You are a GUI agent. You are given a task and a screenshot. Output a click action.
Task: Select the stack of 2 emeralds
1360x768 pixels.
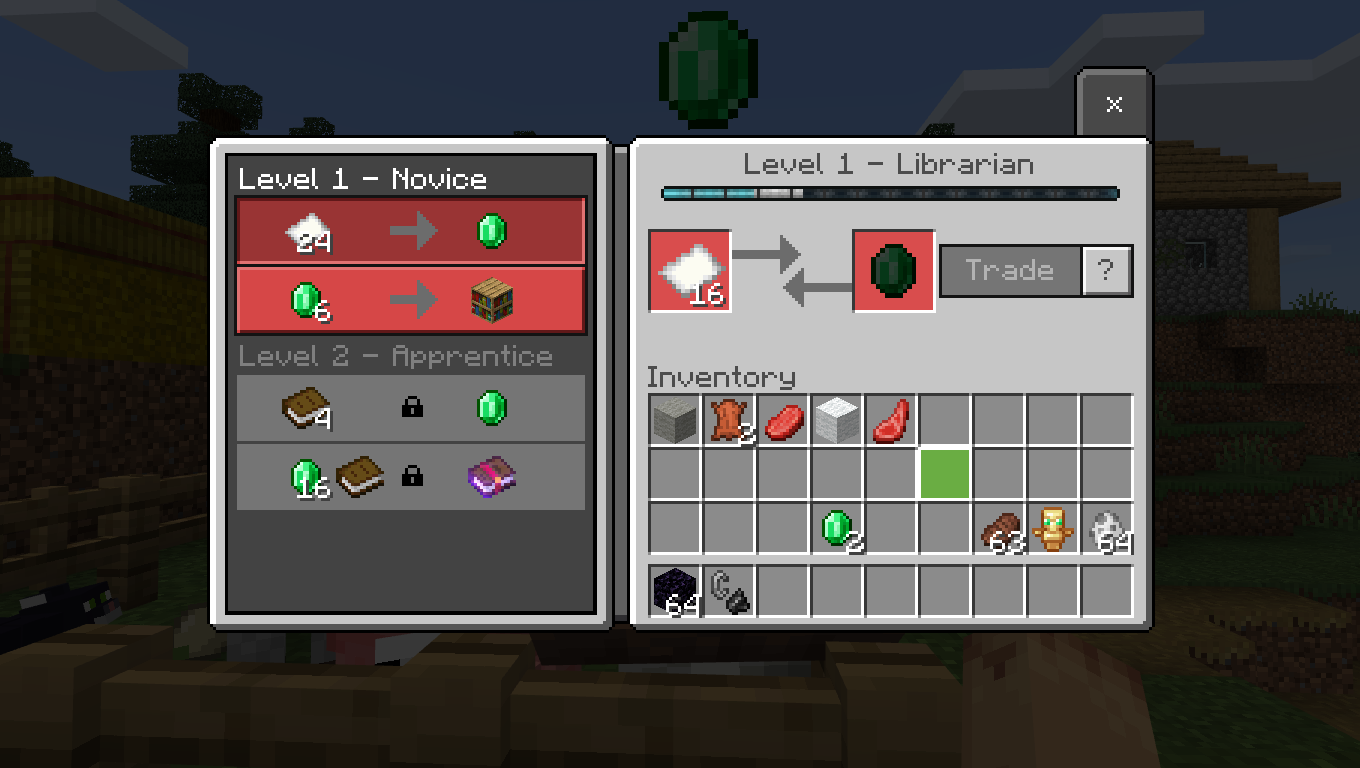(x=837, y=528)
